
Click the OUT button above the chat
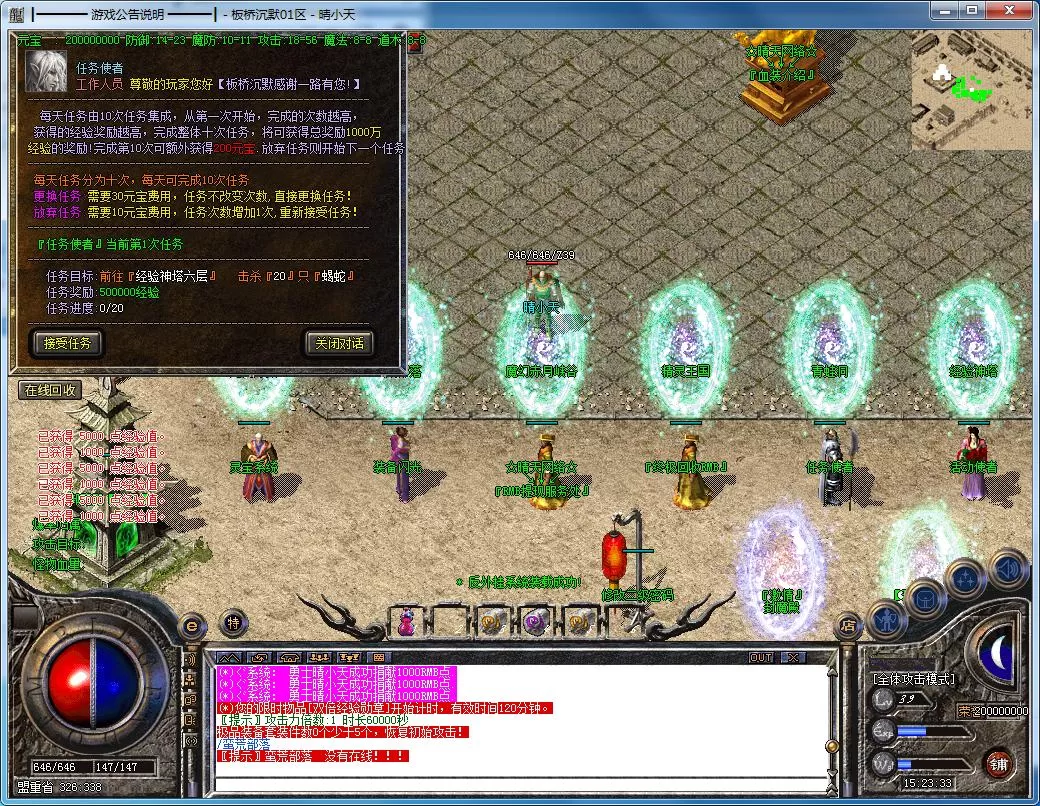[761, 657]
